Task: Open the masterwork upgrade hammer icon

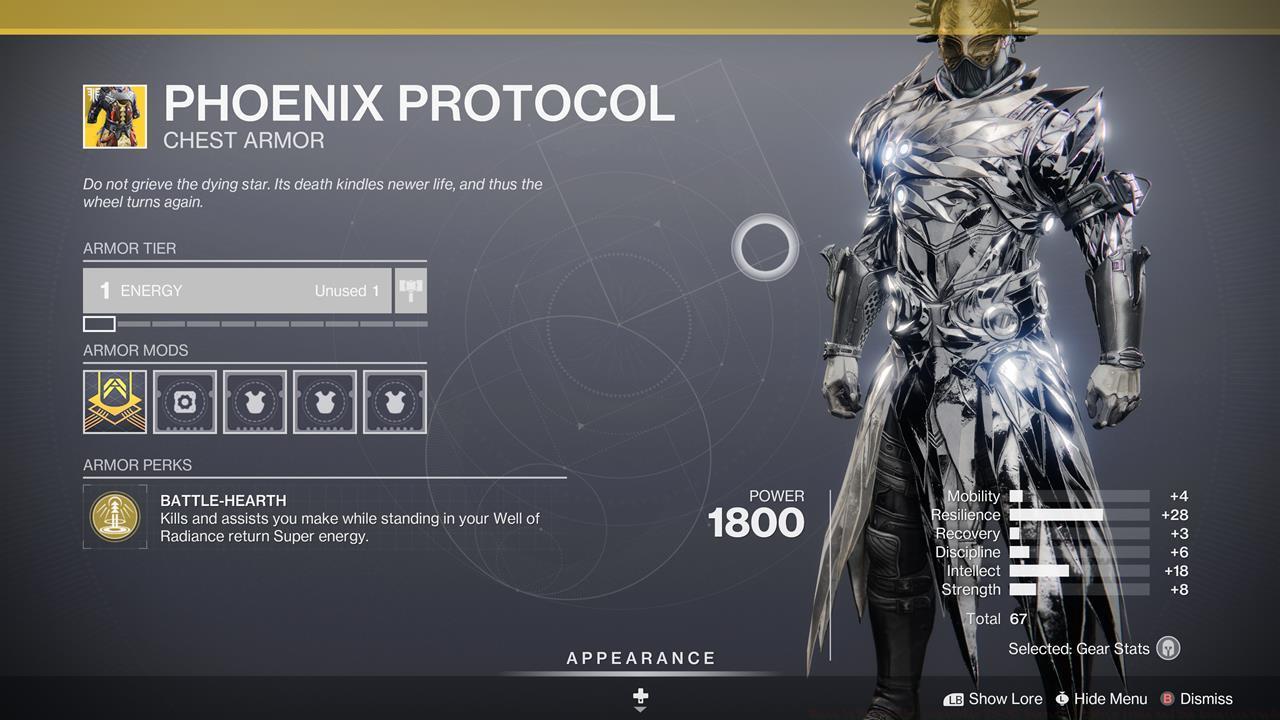Action: pyautogui.click(x=410, y=291)
